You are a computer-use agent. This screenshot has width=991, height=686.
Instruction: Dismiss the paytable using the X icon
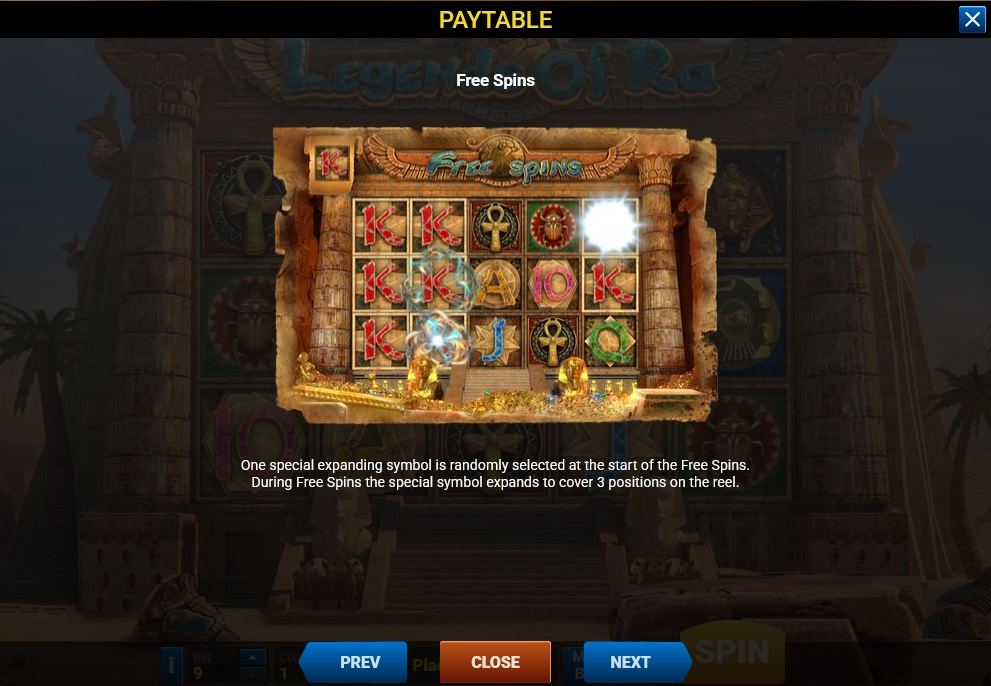(x=972, y=20)
